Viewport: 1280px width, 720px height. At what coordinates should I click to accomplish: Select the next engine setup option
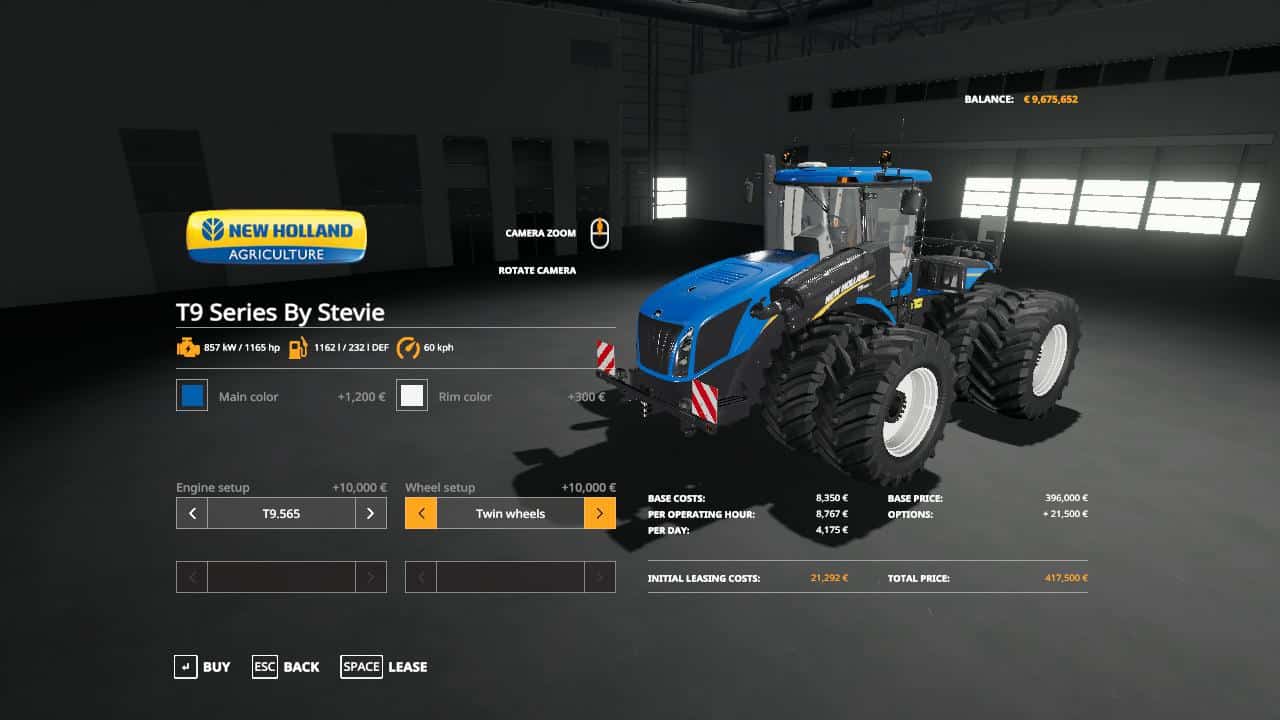tap(370, 512)
